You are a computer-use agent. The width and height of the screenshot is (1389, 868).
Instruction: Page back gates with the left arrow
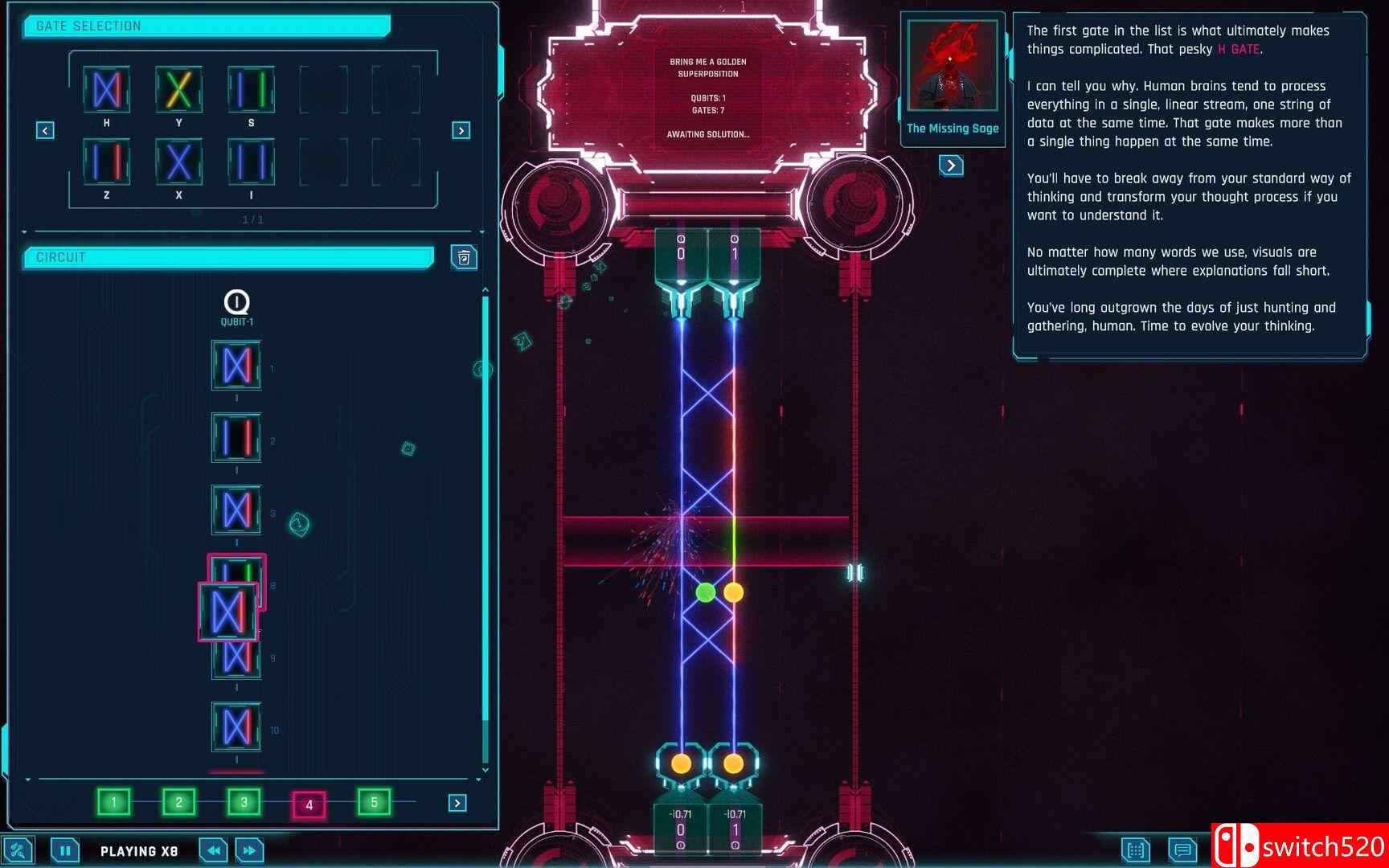coord(44,129)
